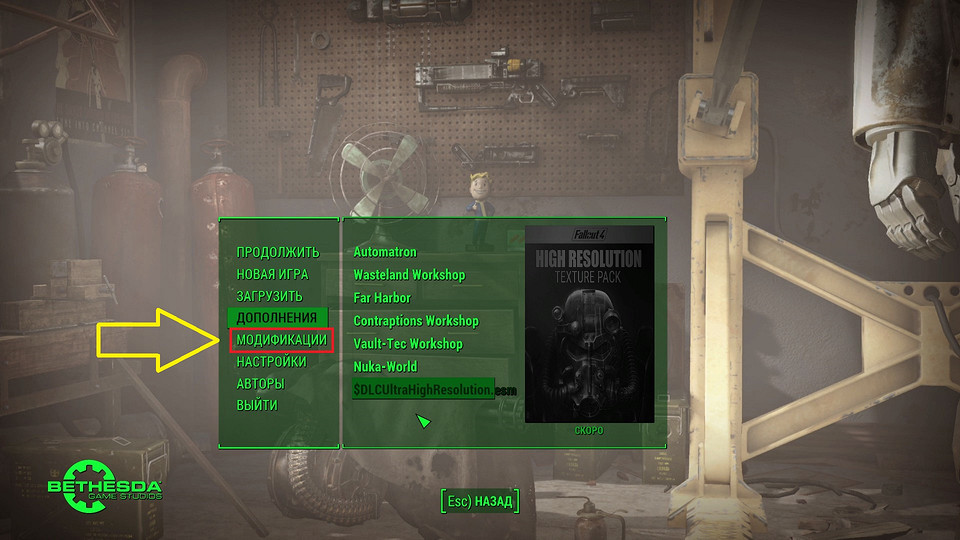Select ПРОДОЛЖИТЬ to continue the game

(277, 252)
